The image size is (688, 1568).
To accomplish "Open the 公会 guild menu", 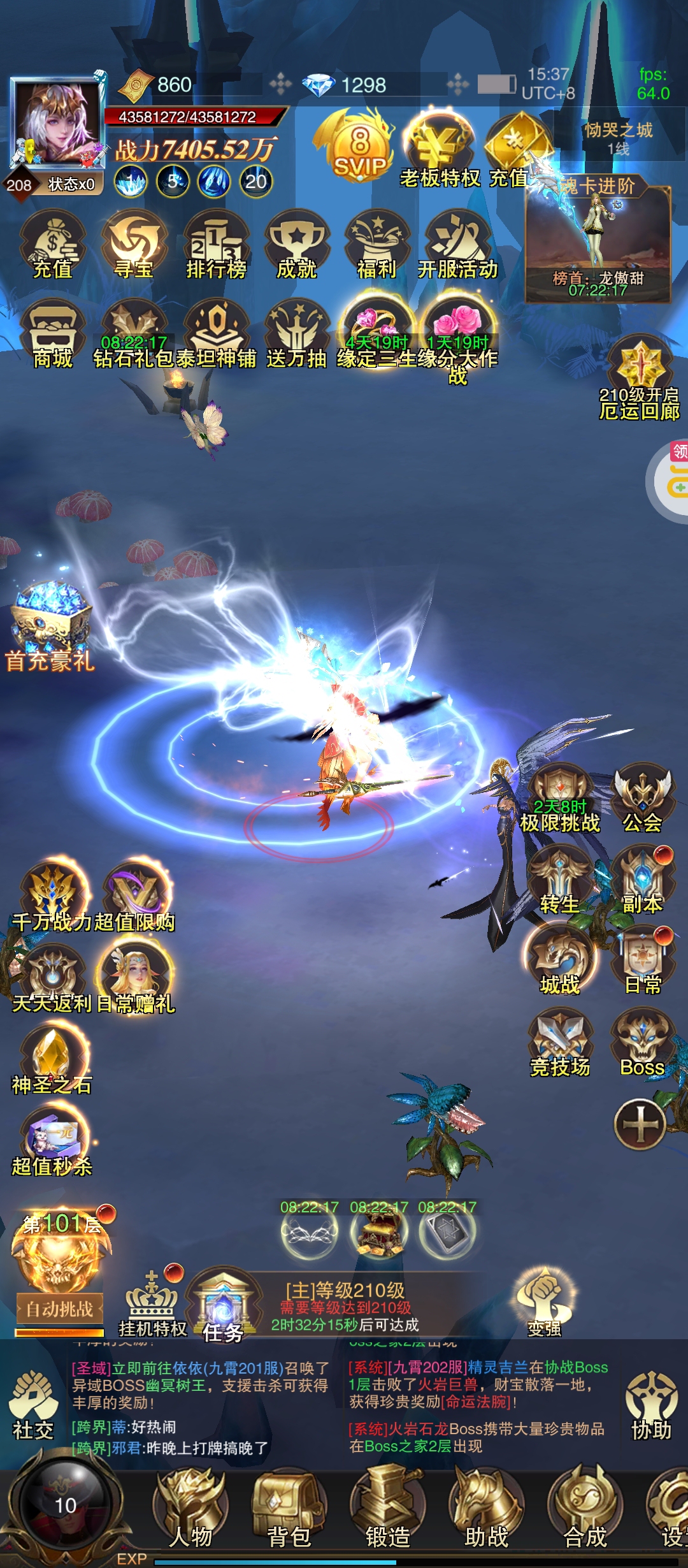I will pos(642,798).
